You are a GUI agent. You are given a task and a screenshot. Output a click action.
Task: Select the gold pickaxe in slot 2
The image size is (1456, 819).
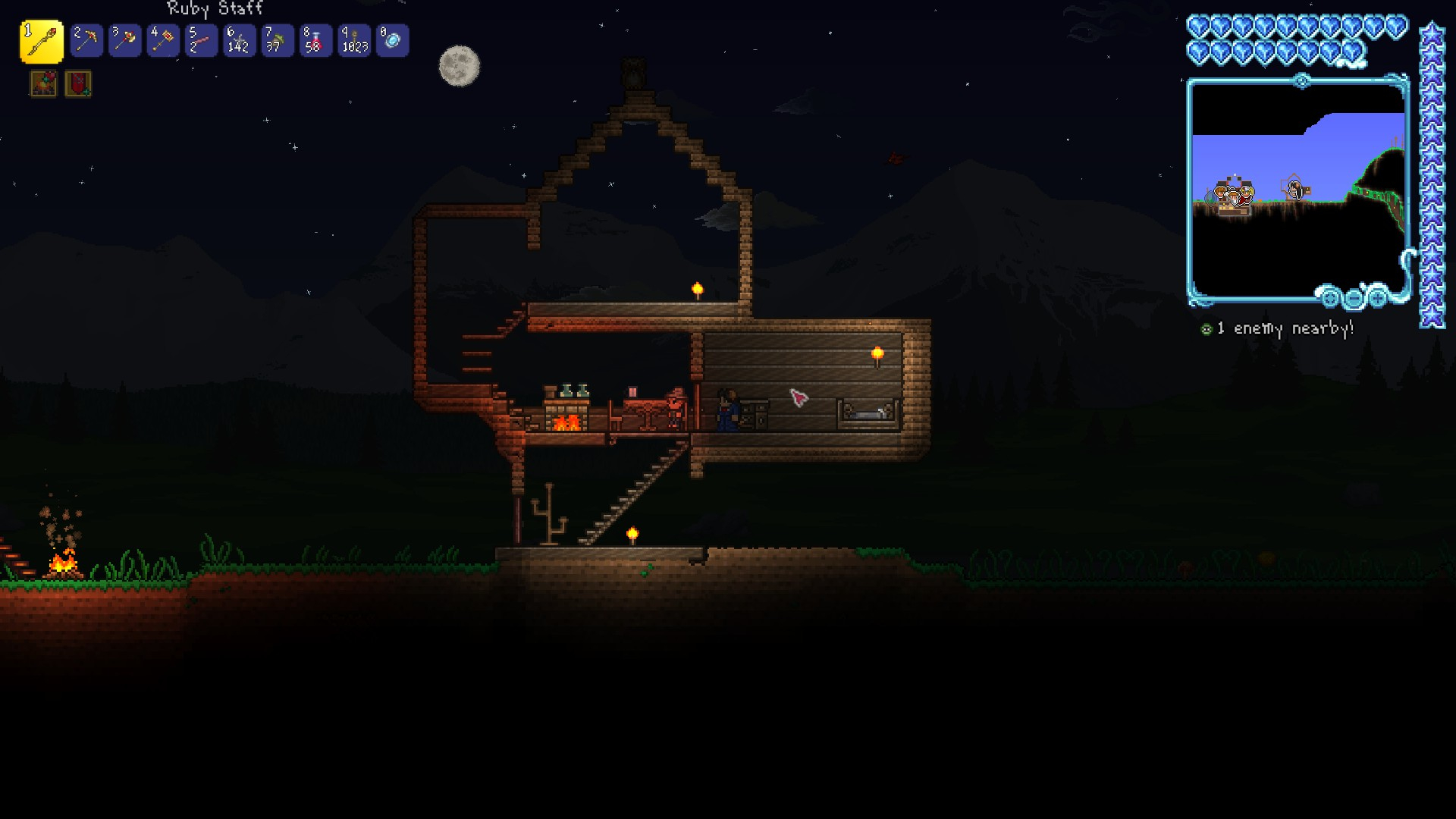[86, 41]
